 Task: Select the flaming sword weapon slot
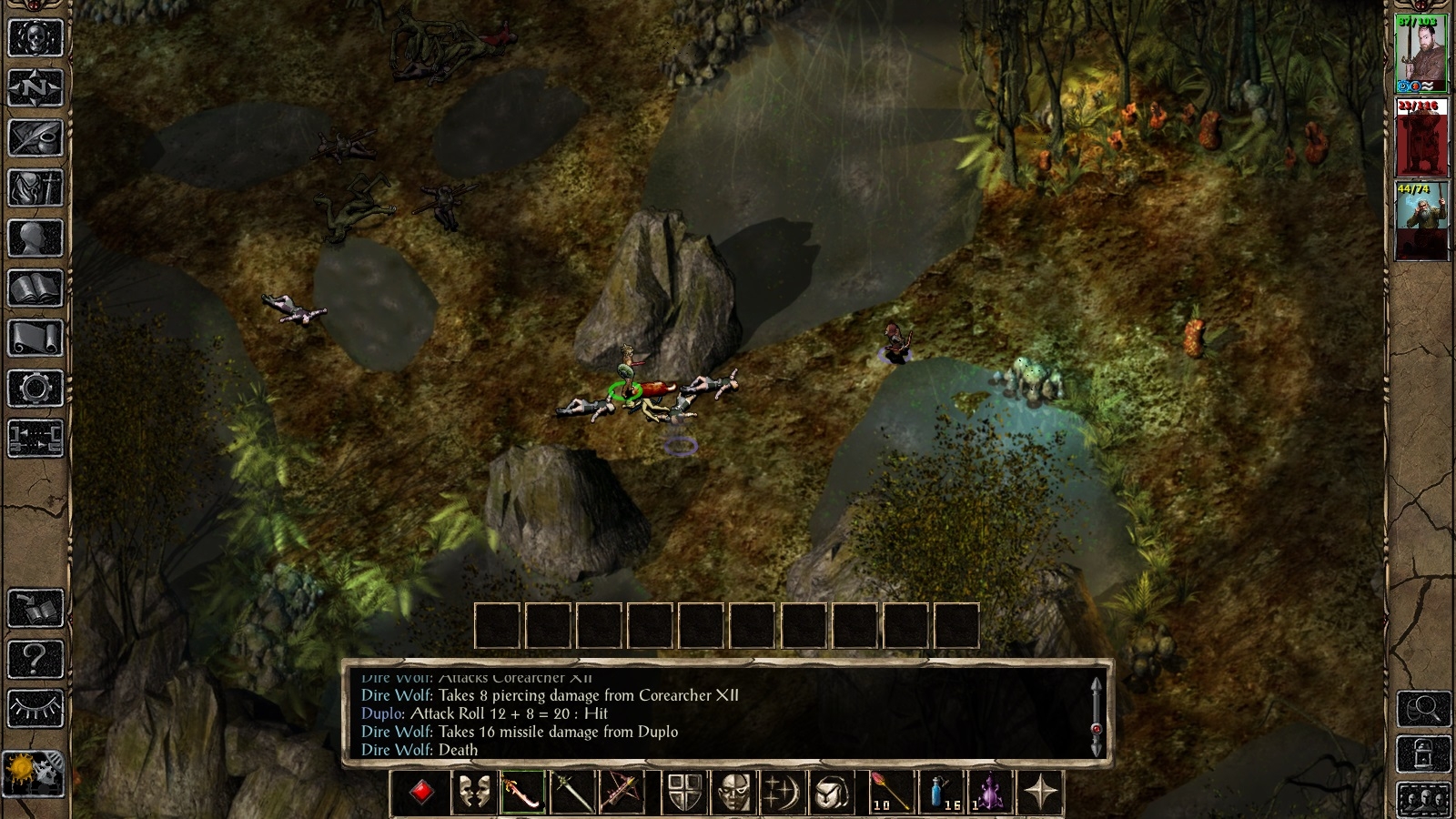pyautogui.click(x=522, y=792)
